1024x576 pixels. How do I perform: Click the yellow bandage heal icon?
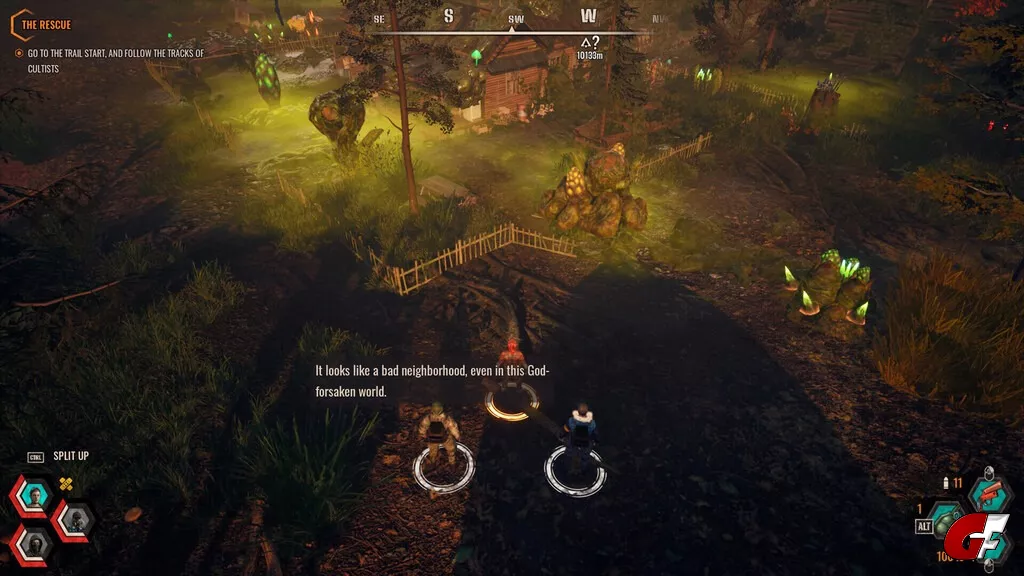coord(67,484)
